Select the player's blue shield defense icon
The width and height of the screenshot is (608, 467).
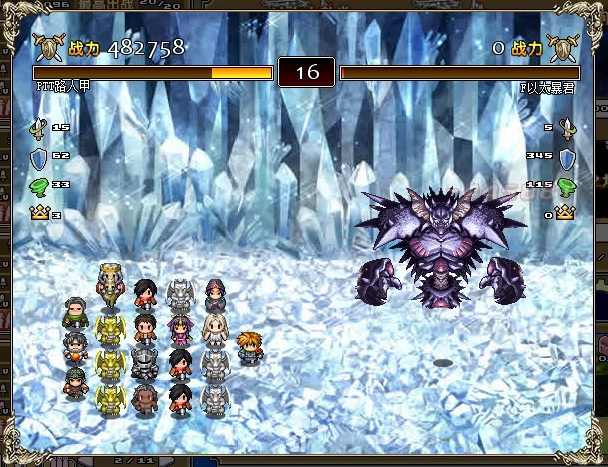click(40, 157)
